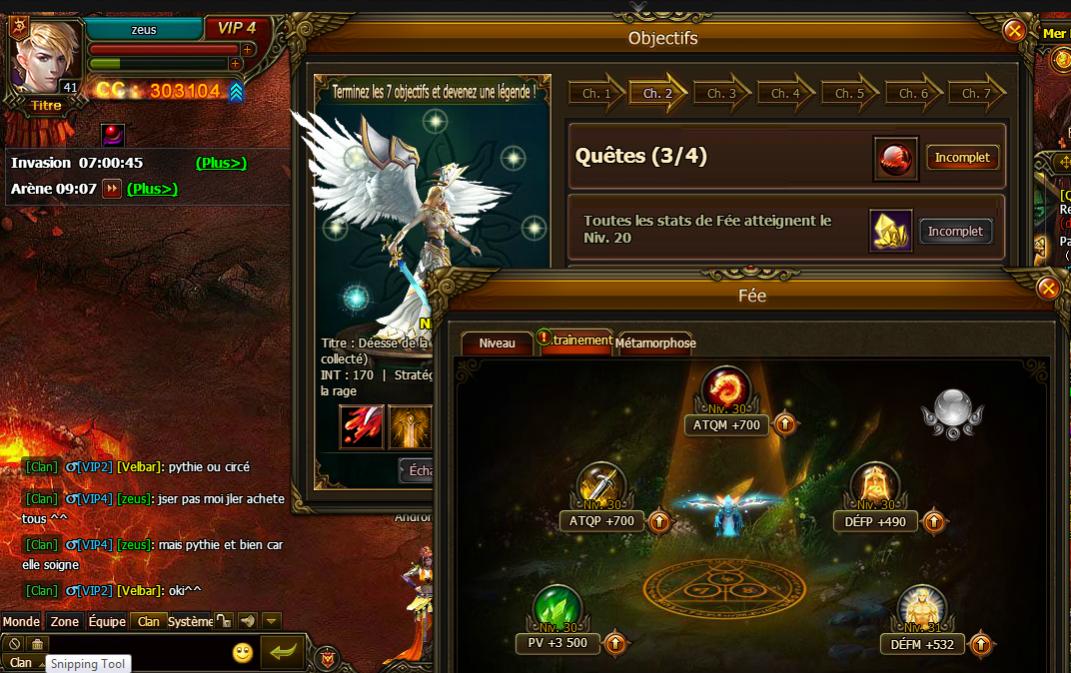
Task: Upgrade the ATQP +700 stat
Action: point(659,521)
